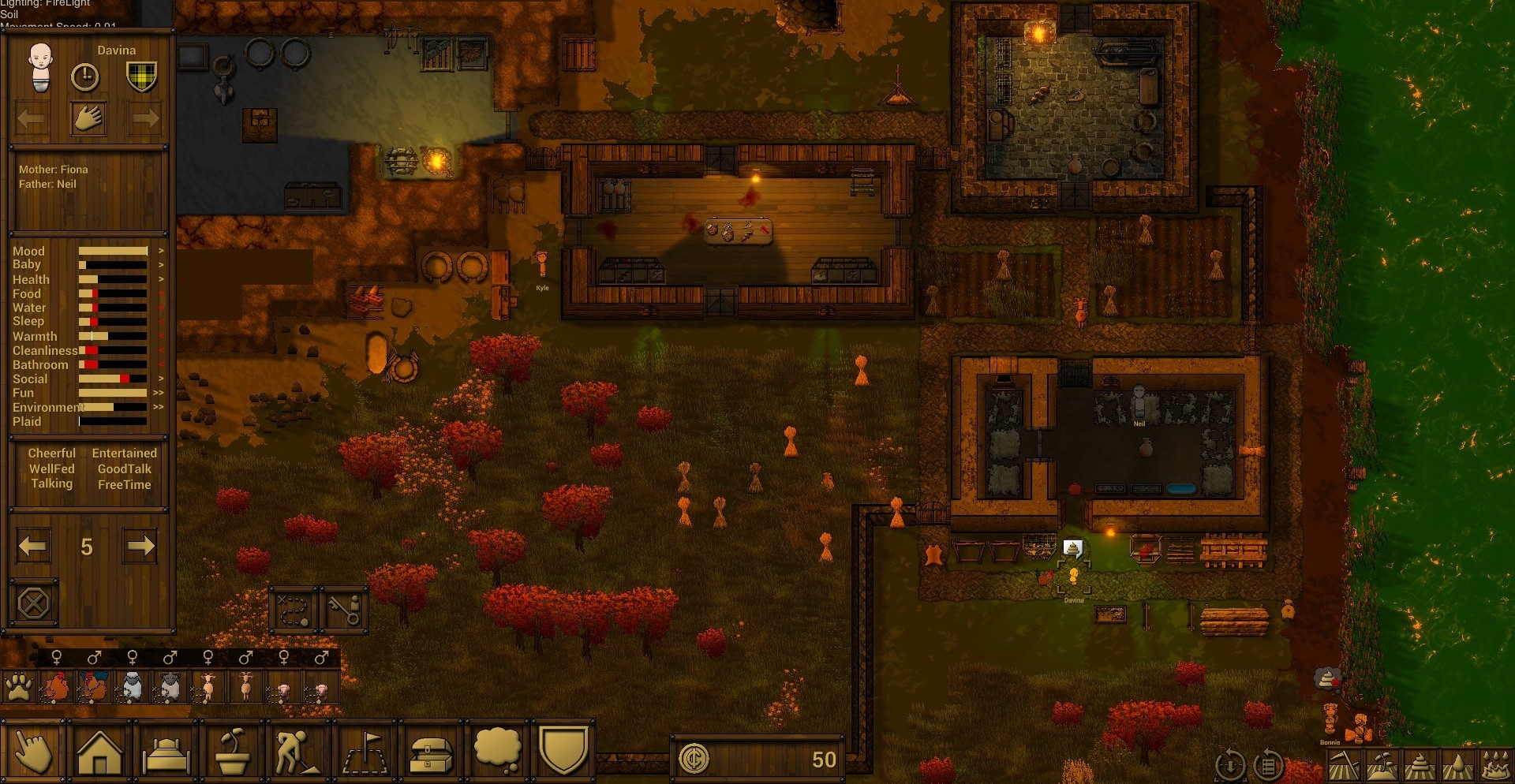The image size is (1515, 784).
Task: Open the digging worker menu
Action: [x=297, y=752]
